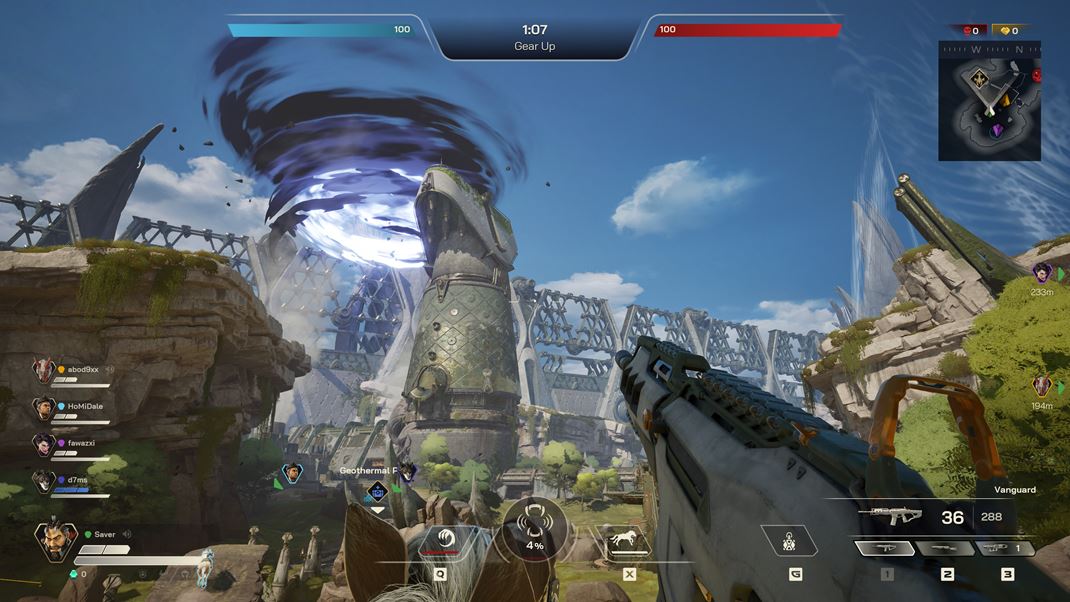
Task: Trigger the ultimate ability at 4% charge
Action: (x=534, y=527)
